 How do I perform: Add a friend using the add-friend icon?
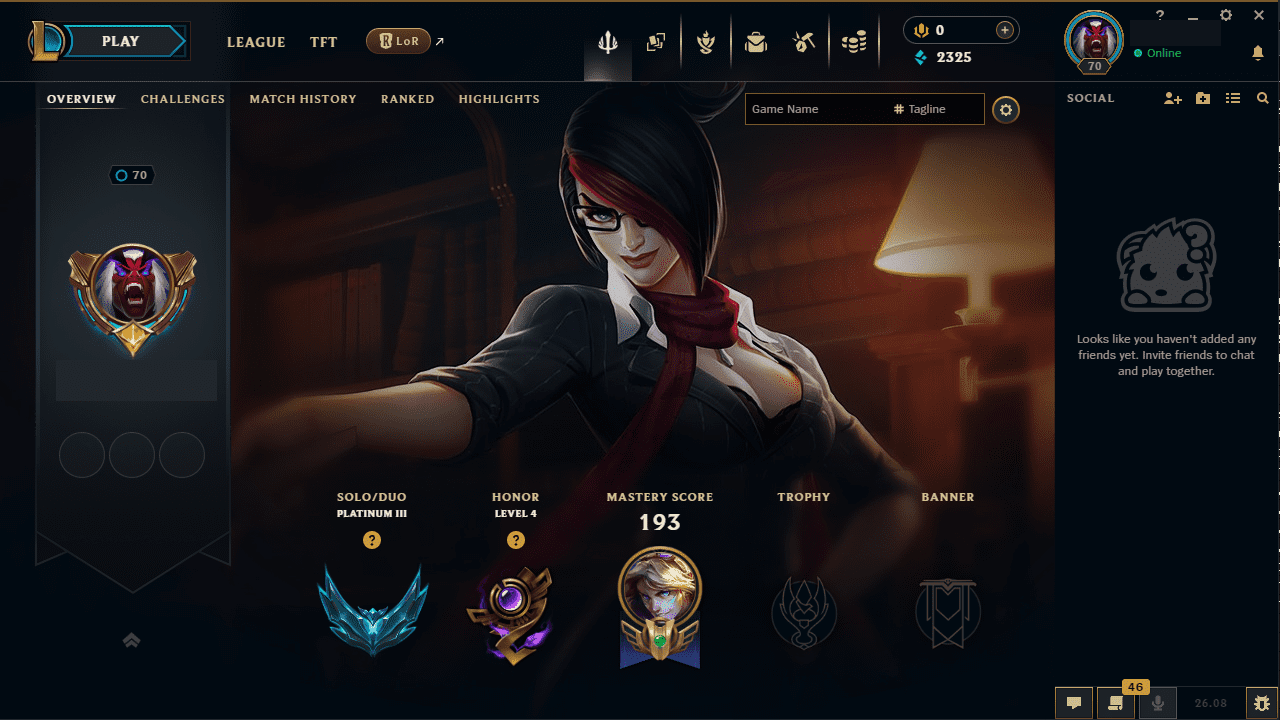click(1172, 98)
